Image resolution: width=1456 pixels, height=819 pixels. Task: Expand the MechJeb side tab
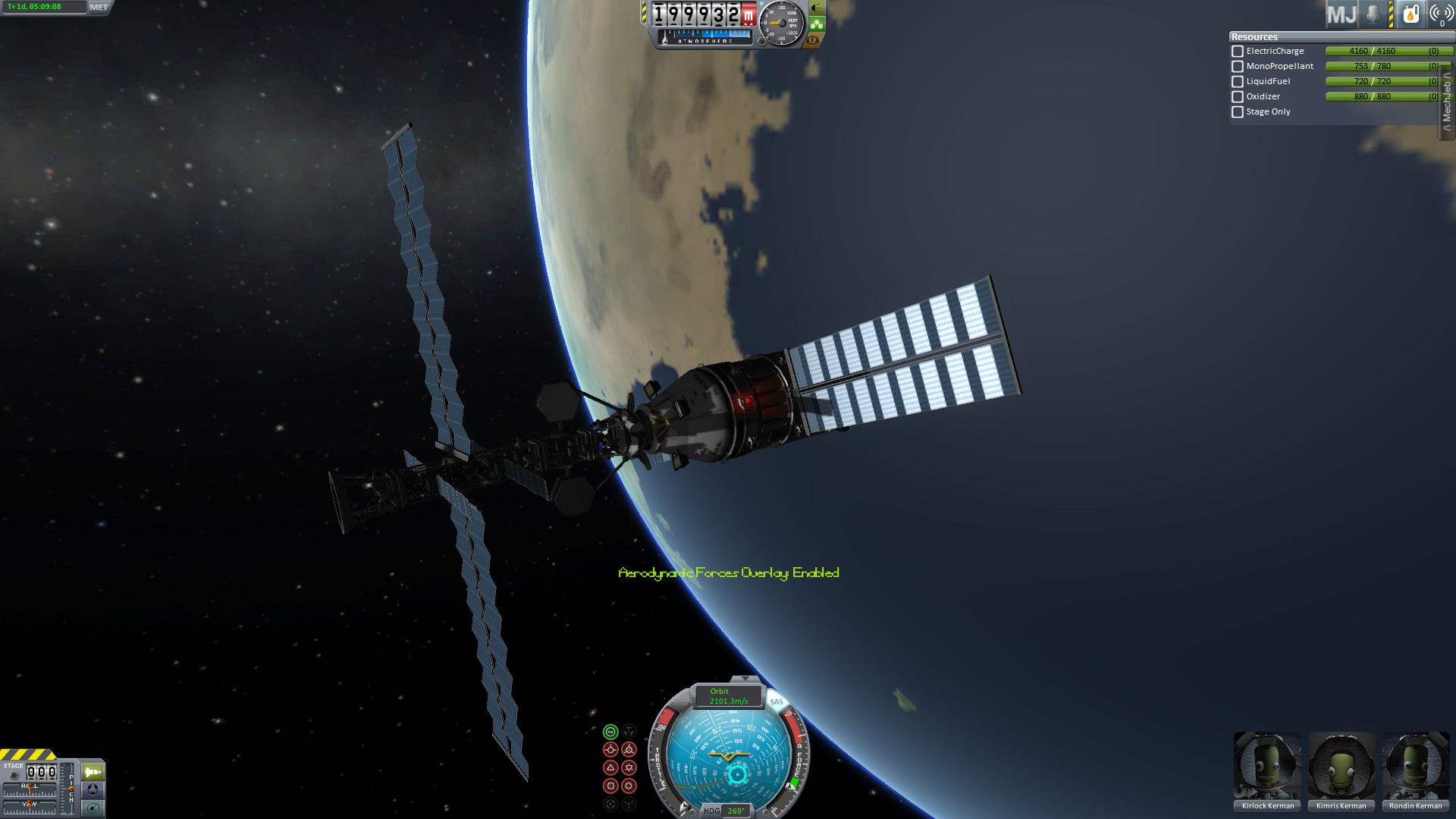[1447, 102]
